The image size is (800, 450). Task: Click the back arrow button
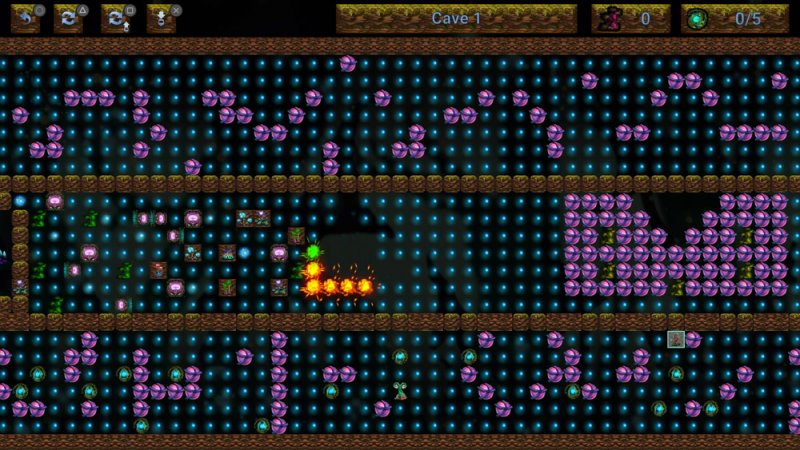click(x=24, y=18)
